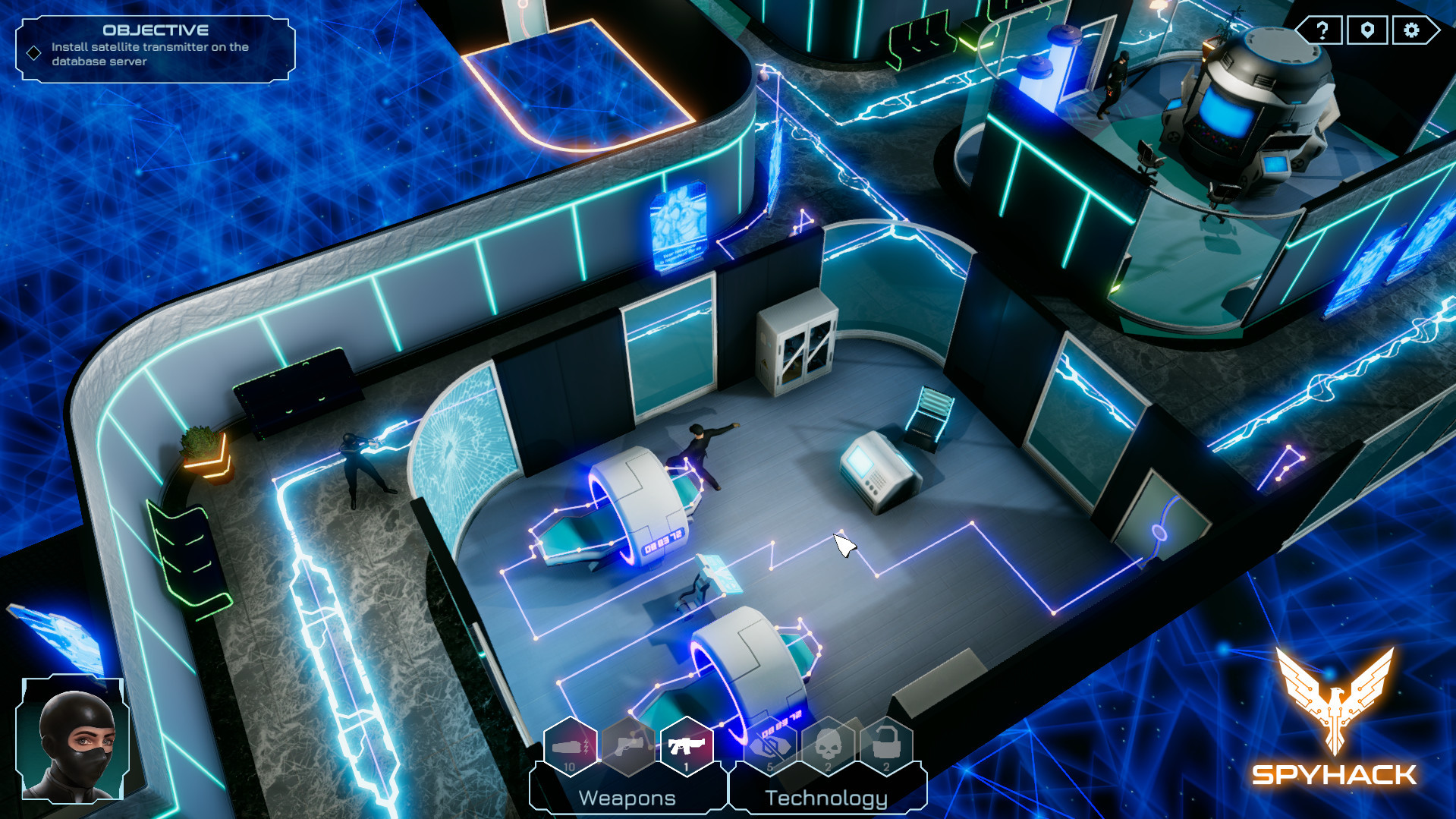Switch to the Technology tab
The height and width of the screenshot is (819, 1456).
click(x=827, y=797)
